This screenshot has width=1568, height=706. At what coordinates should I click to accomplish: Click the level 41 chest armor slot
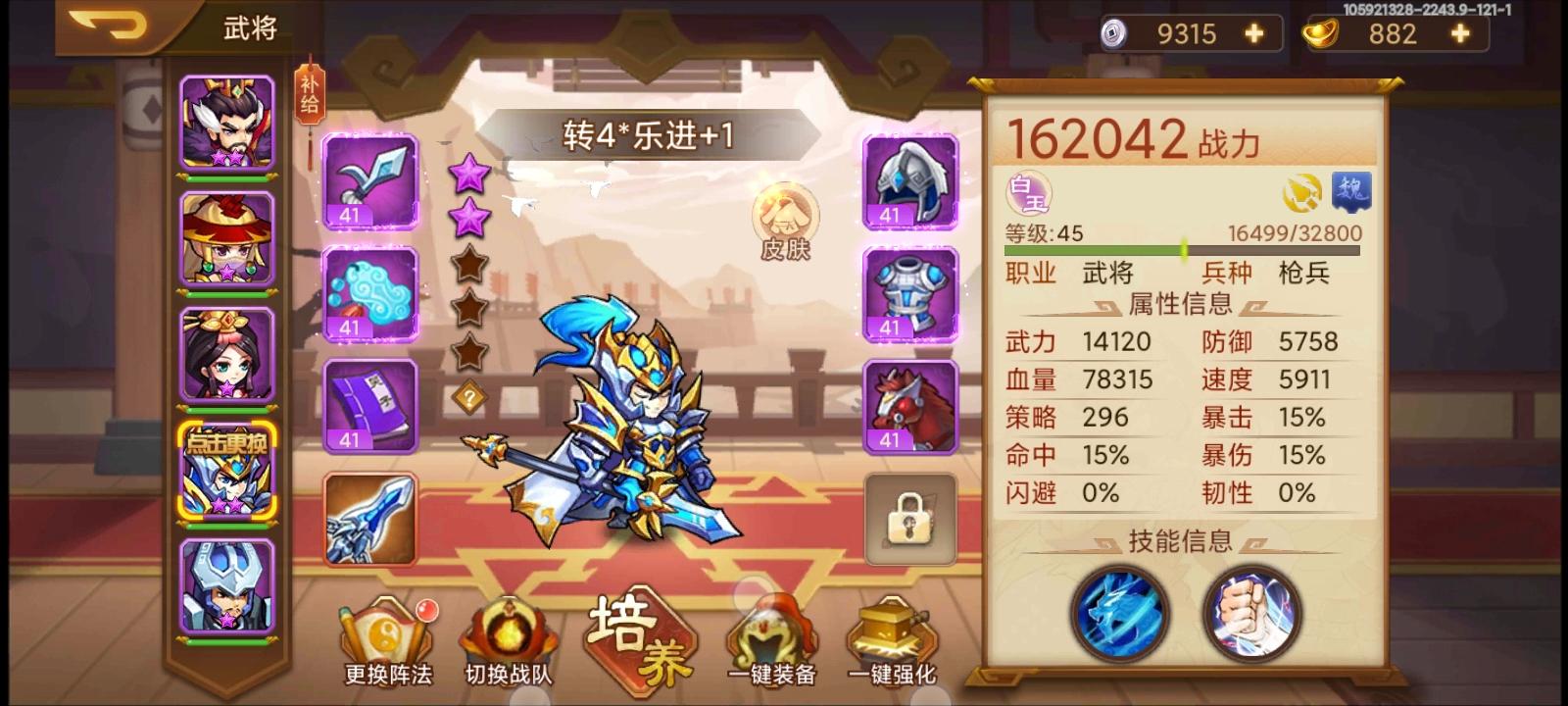909,294
